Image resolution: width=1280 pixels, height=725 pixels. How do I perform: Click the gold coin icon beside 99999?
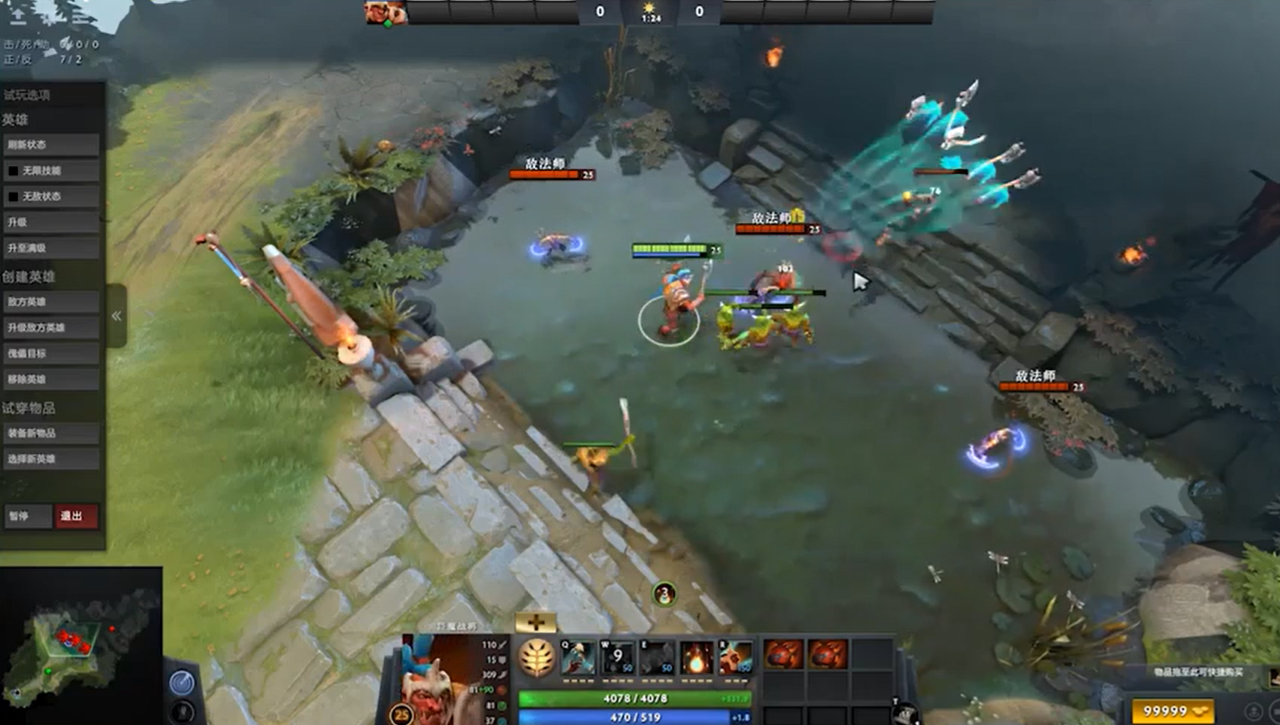[1200, 711]
